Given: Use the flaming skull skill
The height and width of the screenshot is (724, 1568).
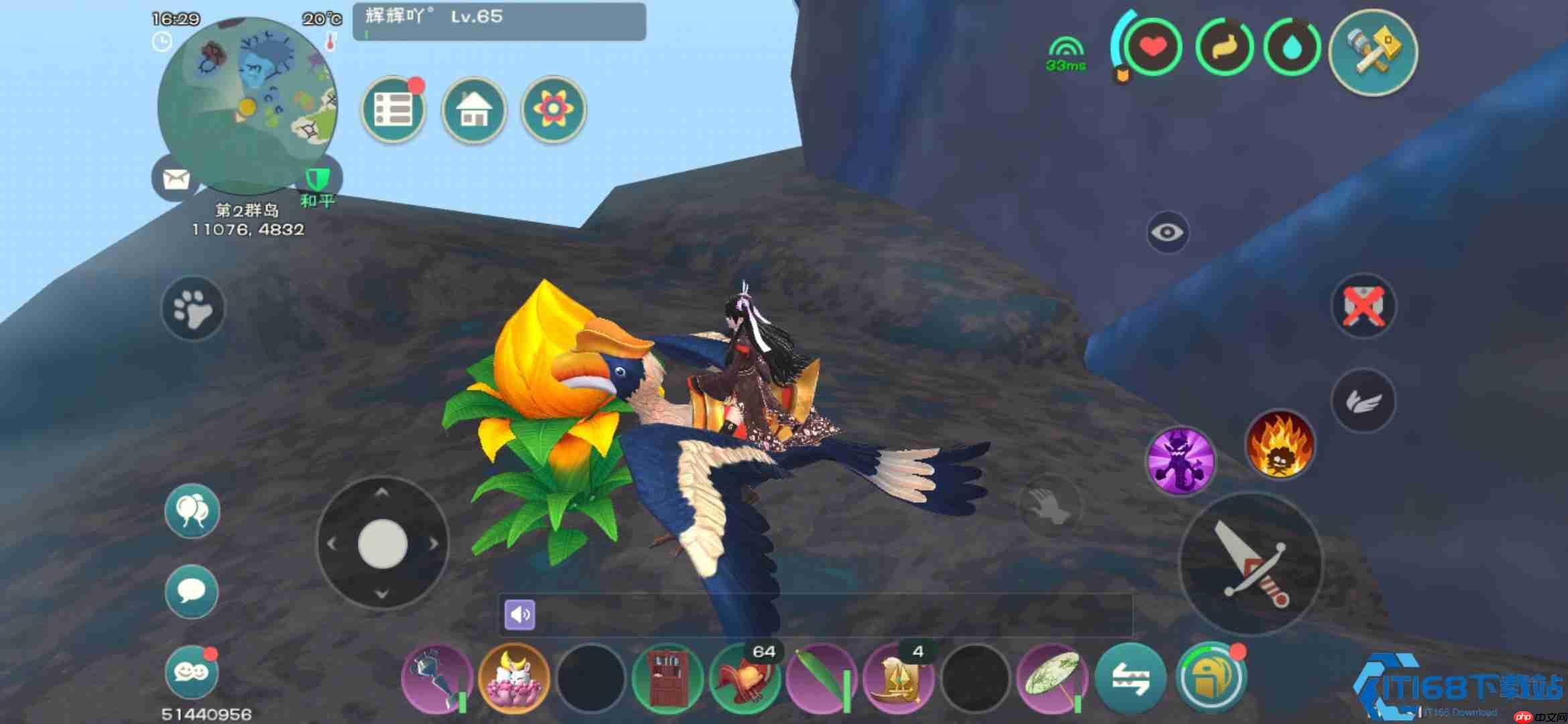Looking at the screenshot, I should (x=1279, y=445).
